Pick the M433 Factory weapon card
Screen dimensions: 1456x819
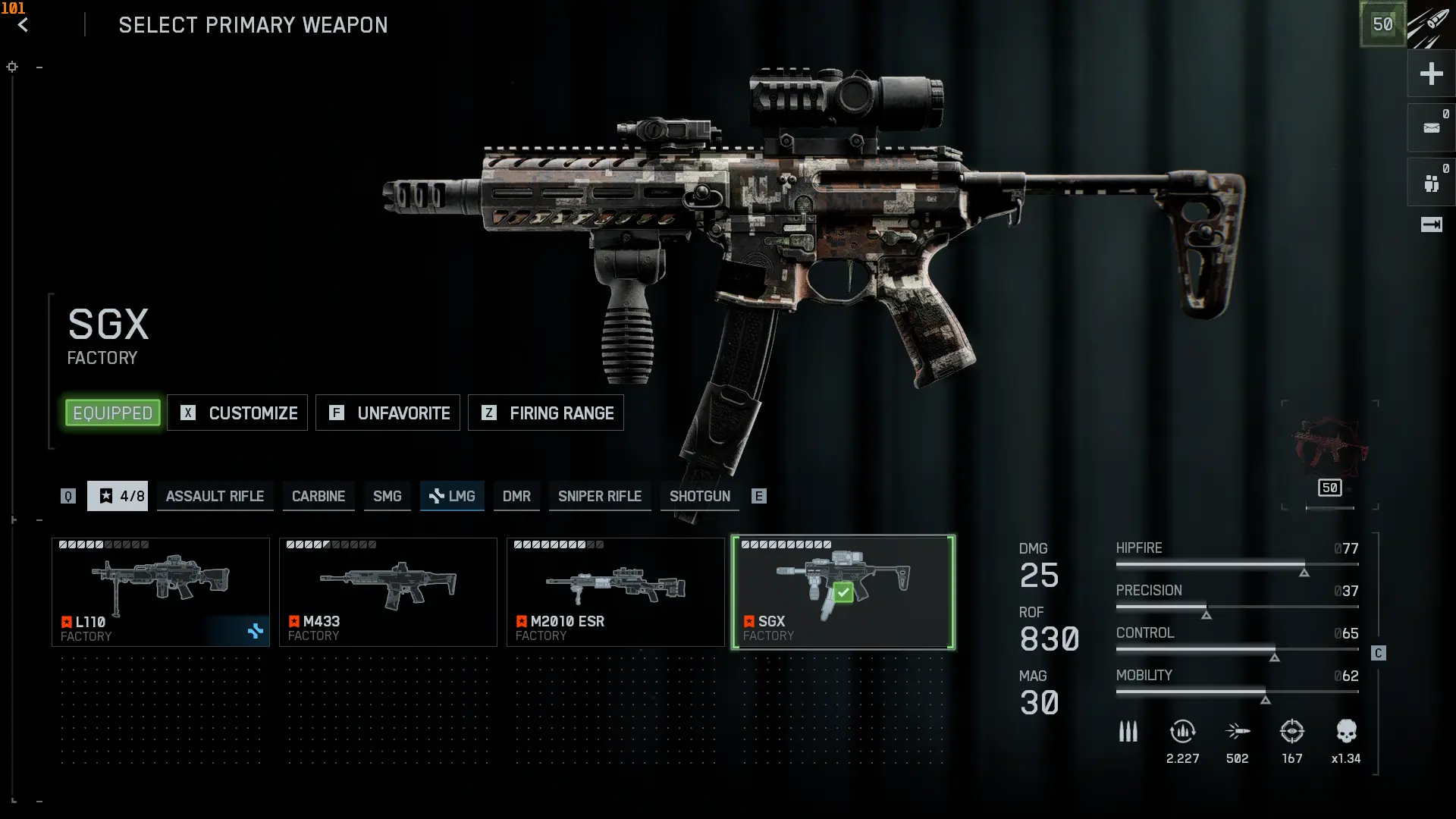click(388, 592)
